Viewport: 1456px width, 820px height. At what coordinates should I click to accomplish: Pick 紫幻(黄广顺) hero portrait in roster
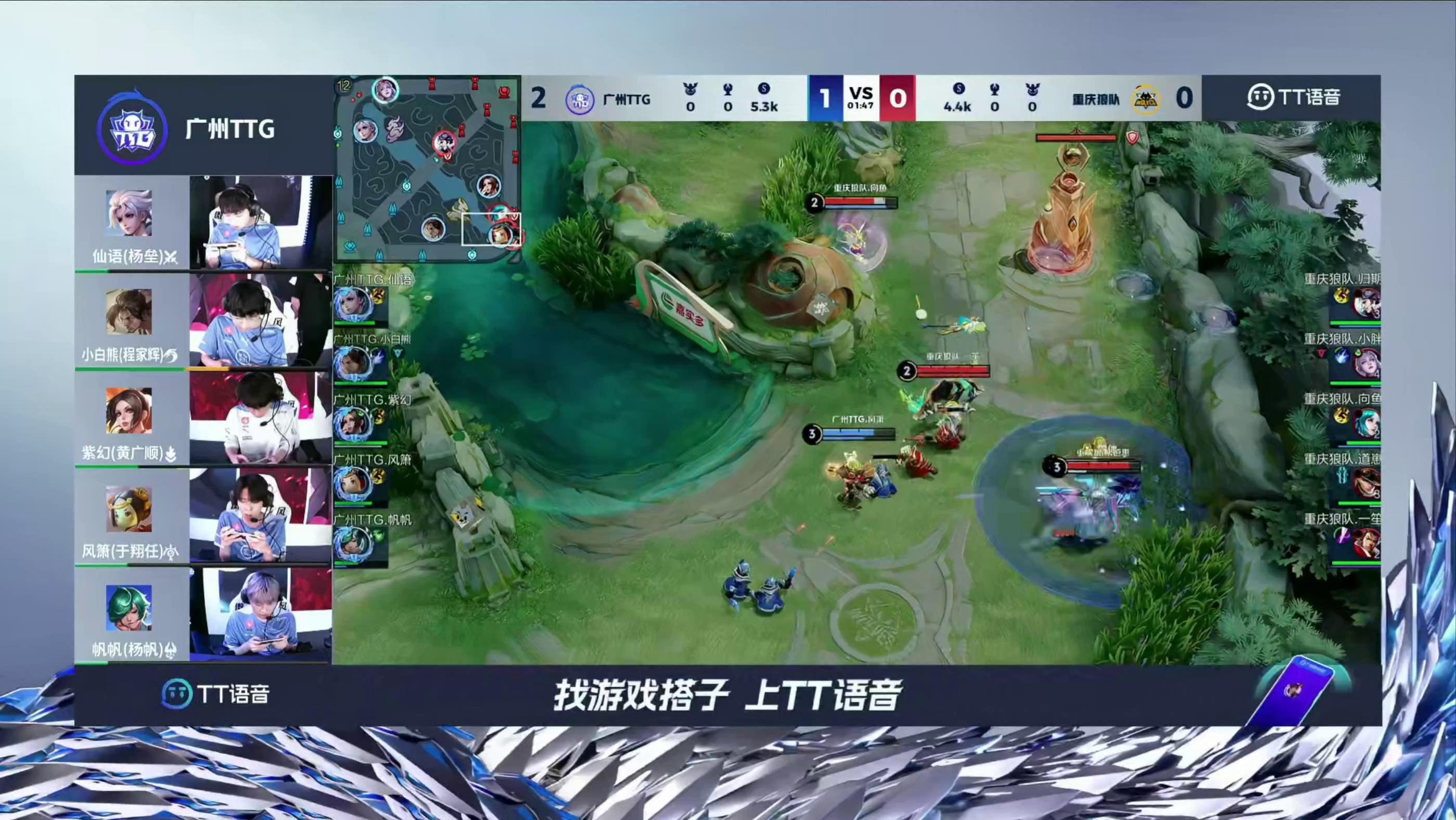point(129,411)
